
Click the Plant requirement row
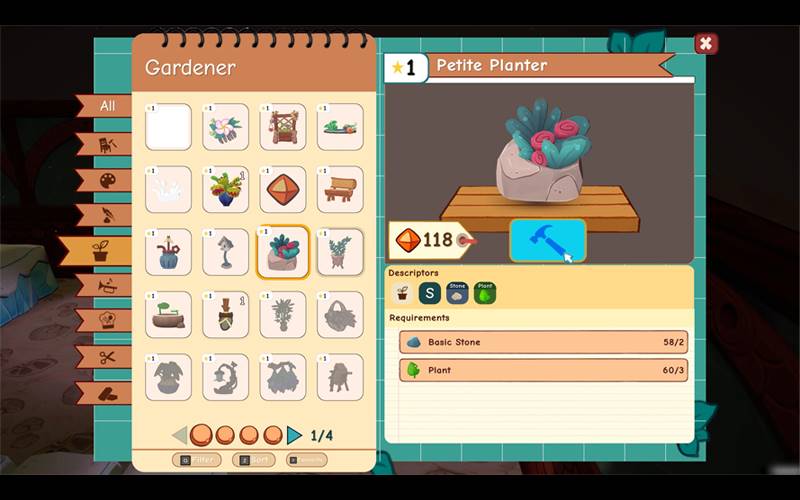[x=543, y=370]
